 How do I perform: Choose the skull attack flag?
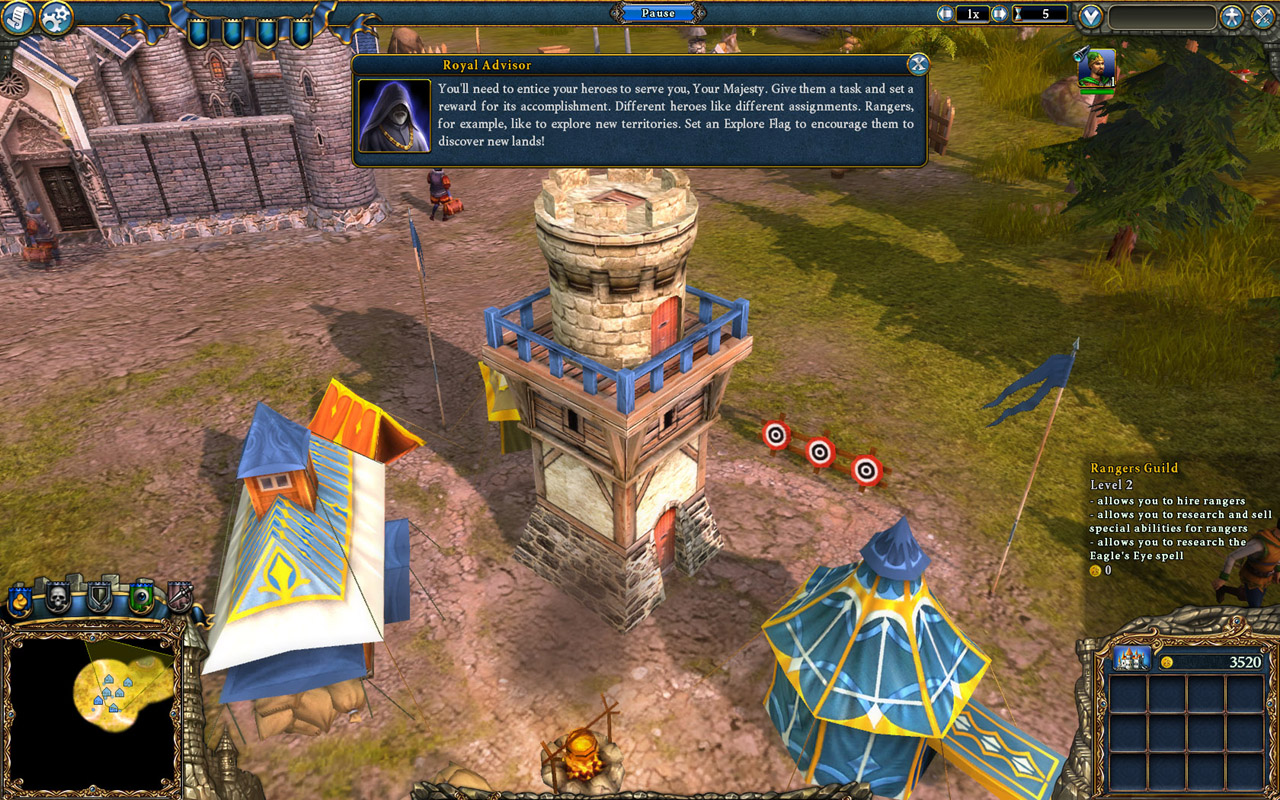[58, 598]
